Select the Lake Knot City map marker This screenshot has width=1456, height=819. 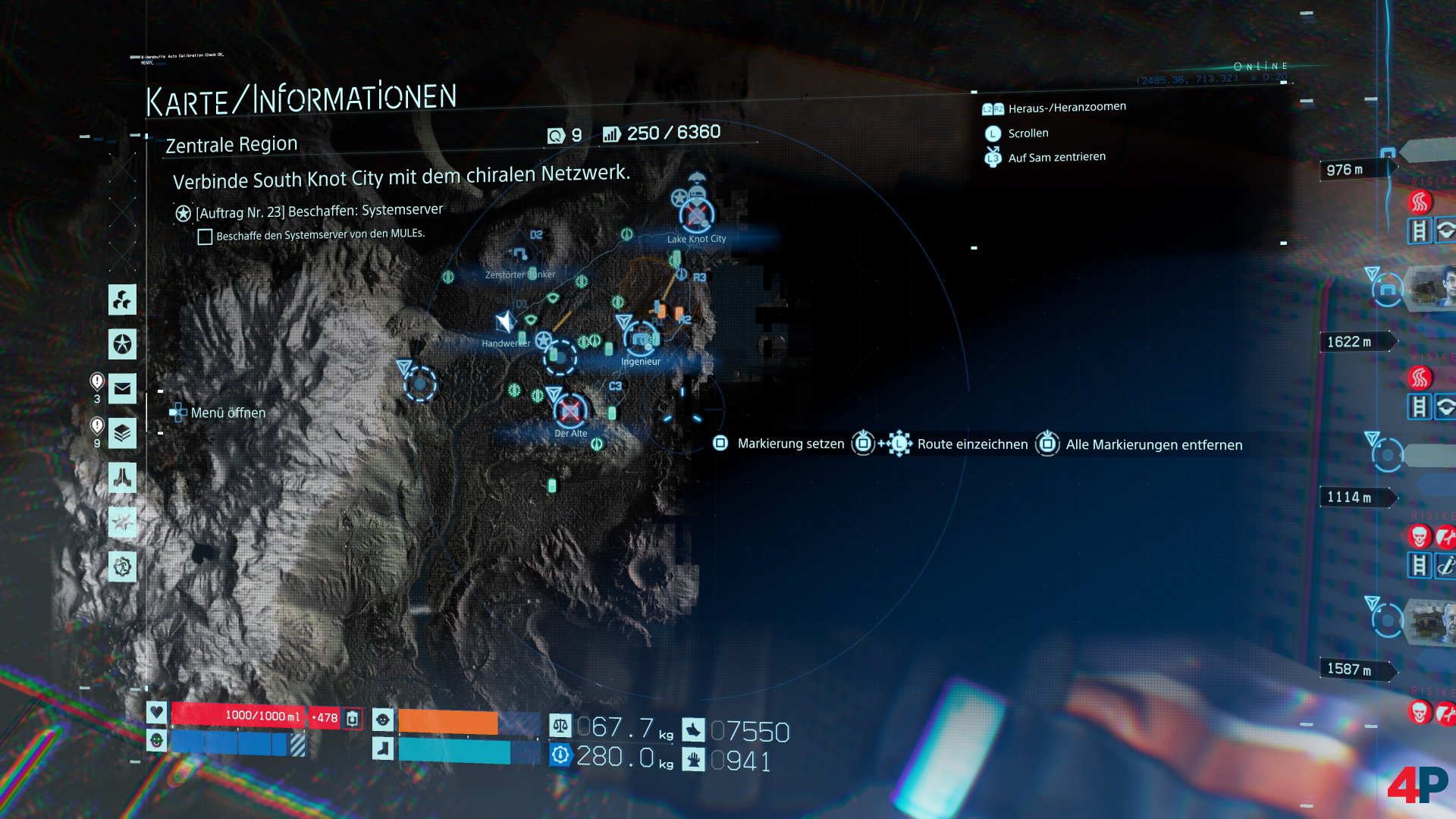[696, 215]
